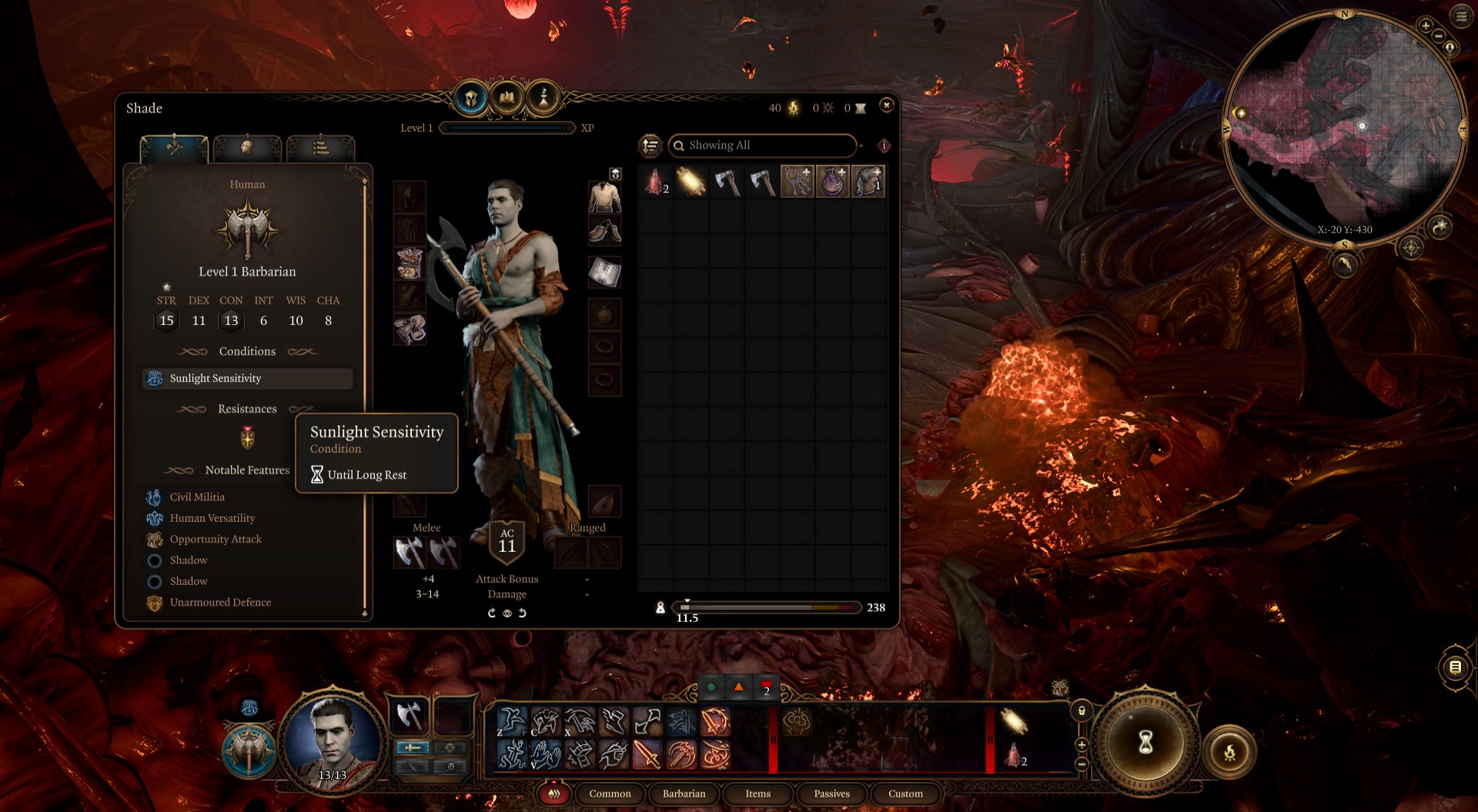Screen dimensions: 1478x812
Task: Click the equipped shirt armour slot
Action: point(604,197)
